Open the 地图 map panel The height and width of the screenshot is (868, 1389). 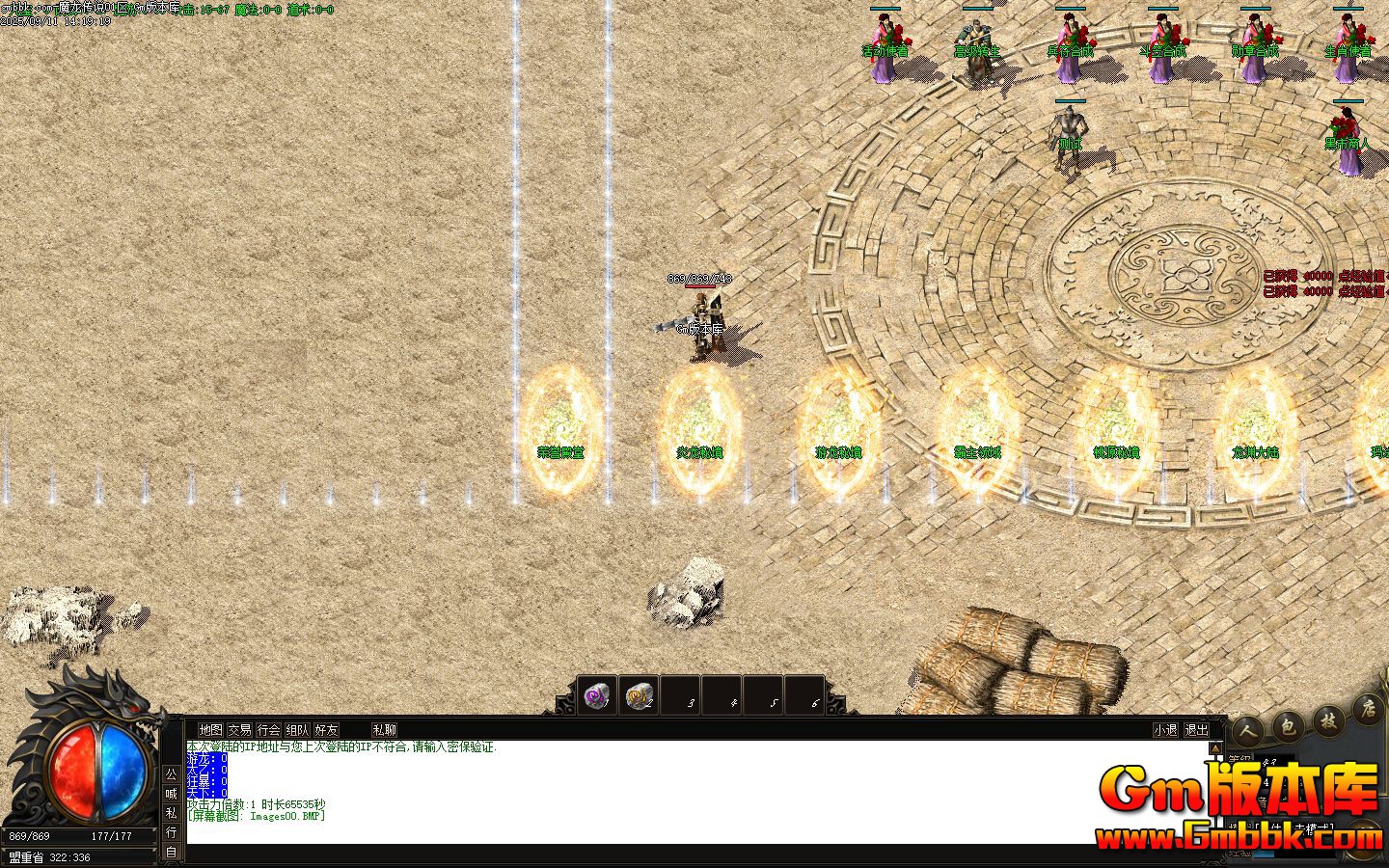click(x=210, y=730)
